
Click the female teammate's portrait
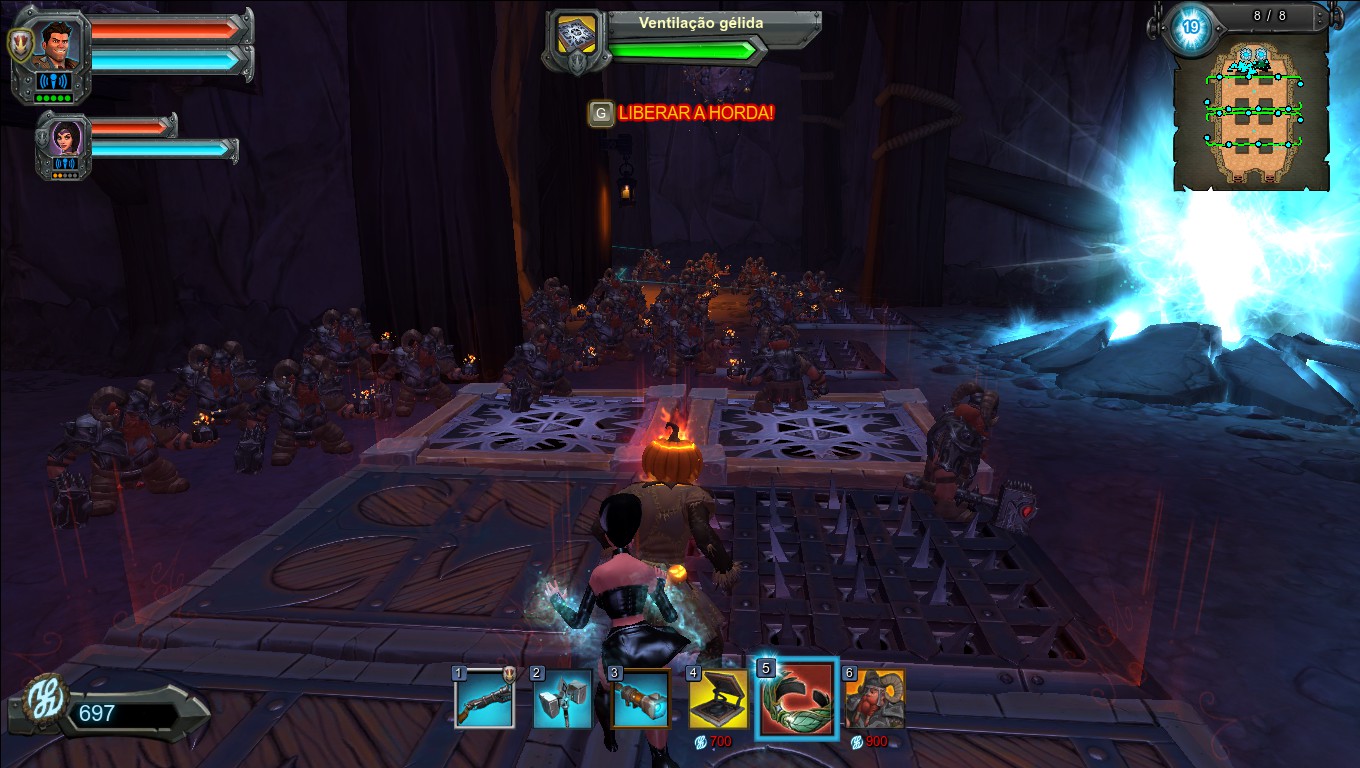pos(66,138)
